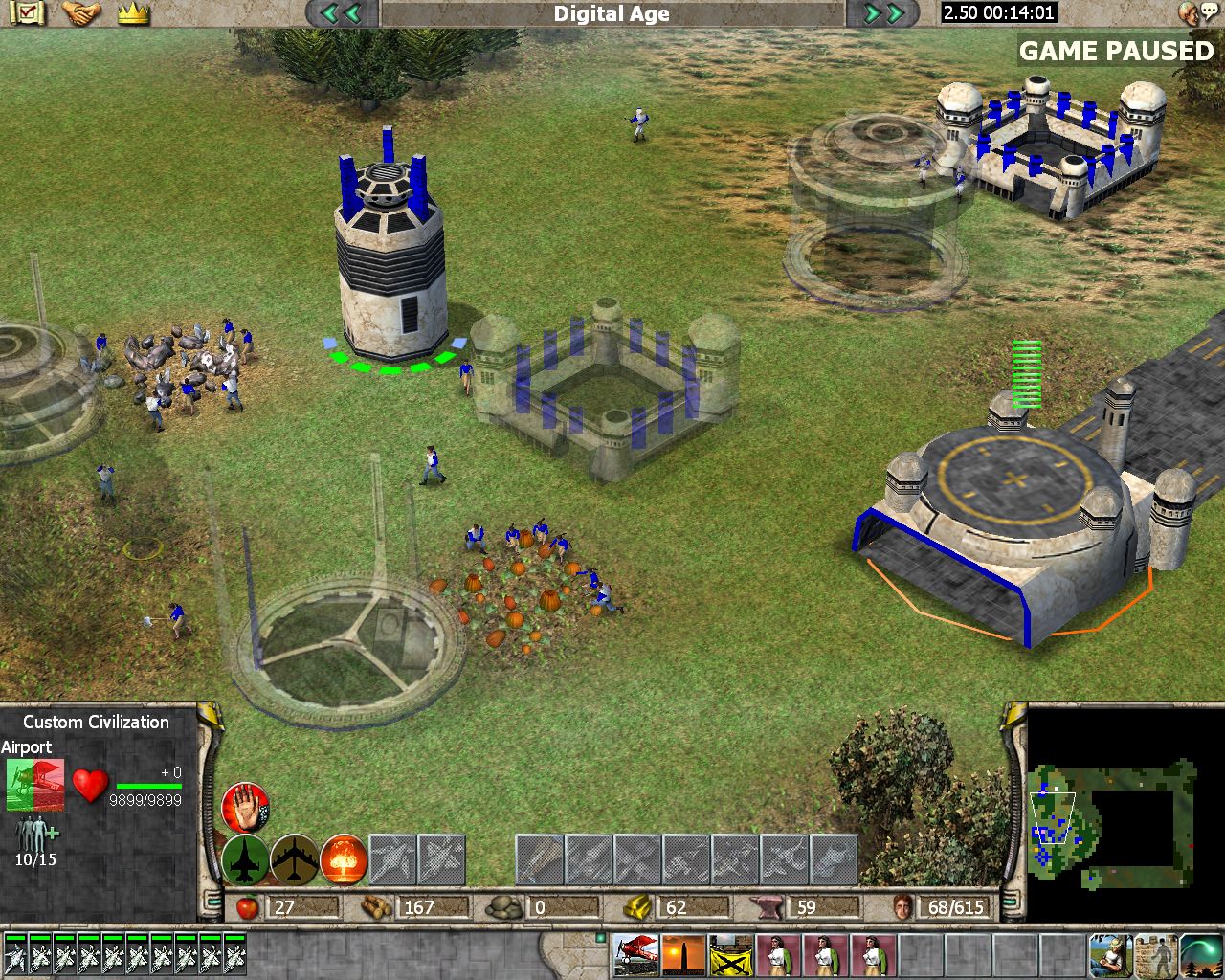Open the handshake diplomacy menu
1225x980 pixels.
82,13
